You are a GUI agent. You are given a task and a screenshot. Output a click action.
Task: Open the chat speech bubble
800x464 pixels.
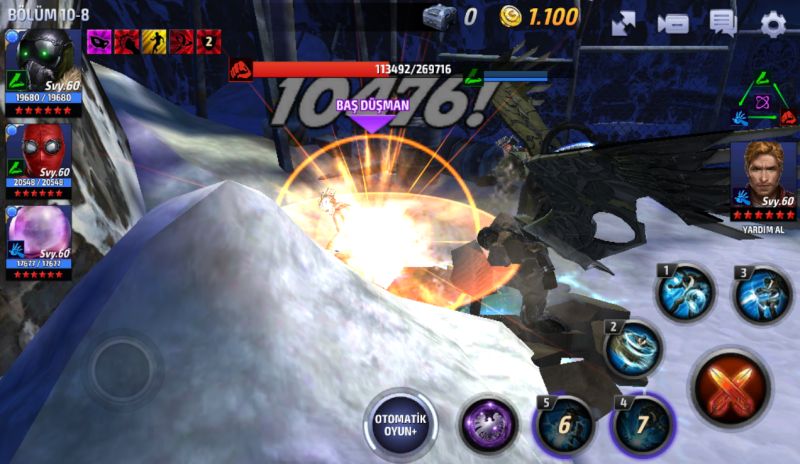click(722, 24)
